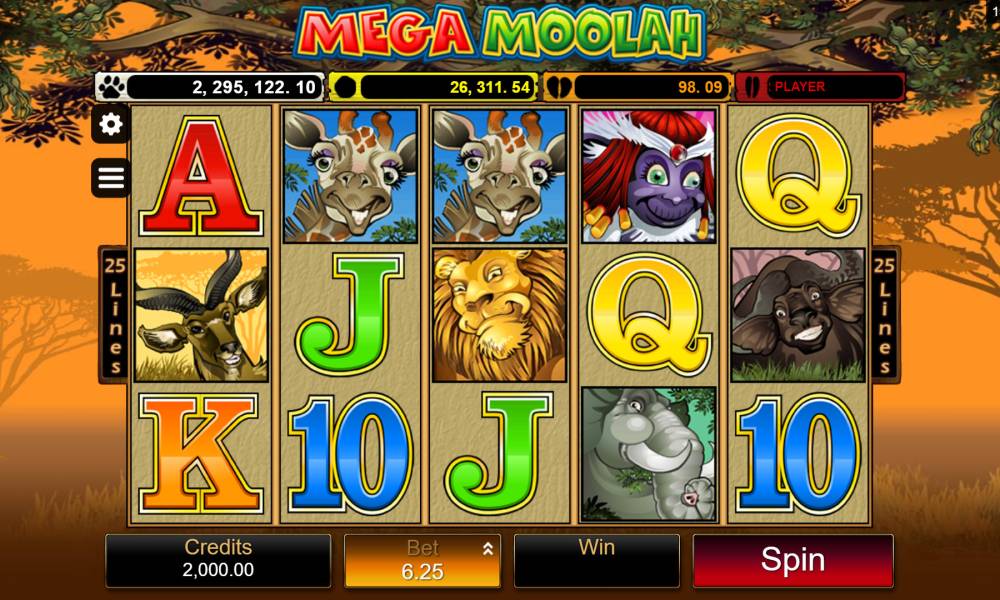Screen dimensions: 1000x600
Task: Open the gear settings icon
Action: click(x=111, y=124)
